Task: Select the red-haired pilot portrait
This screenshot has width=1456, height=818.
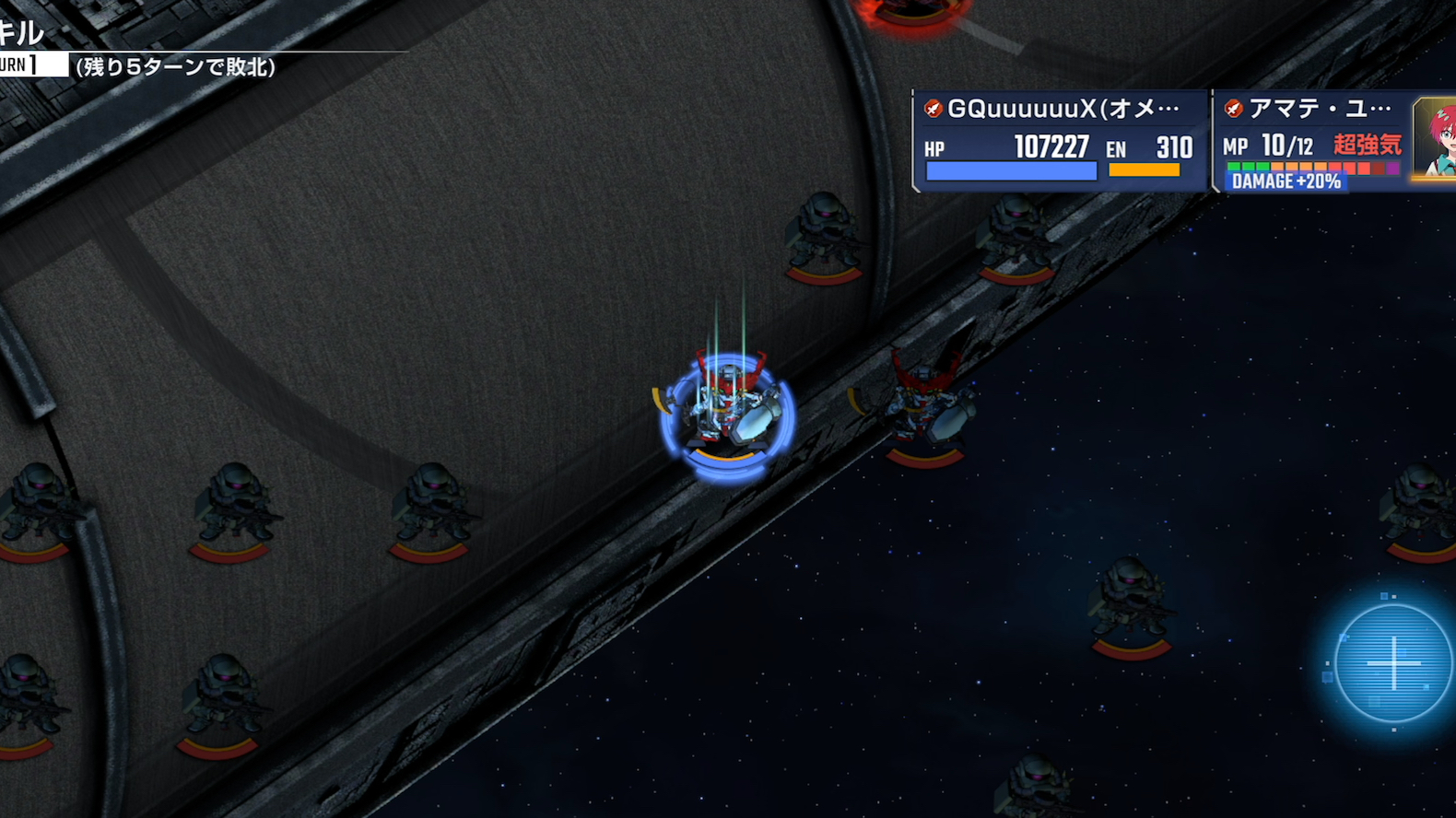Action: click(1436, 138)
